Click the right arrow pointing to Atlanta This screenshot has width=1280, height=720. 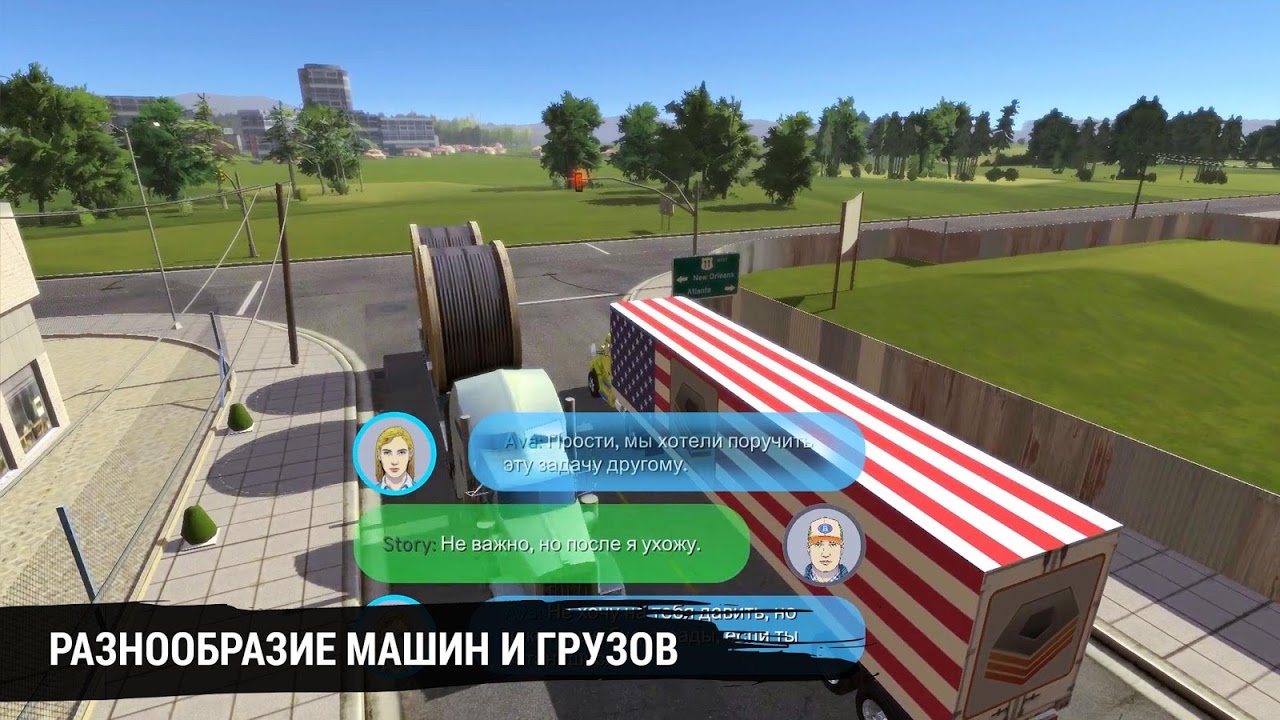[x=730, y=288]
